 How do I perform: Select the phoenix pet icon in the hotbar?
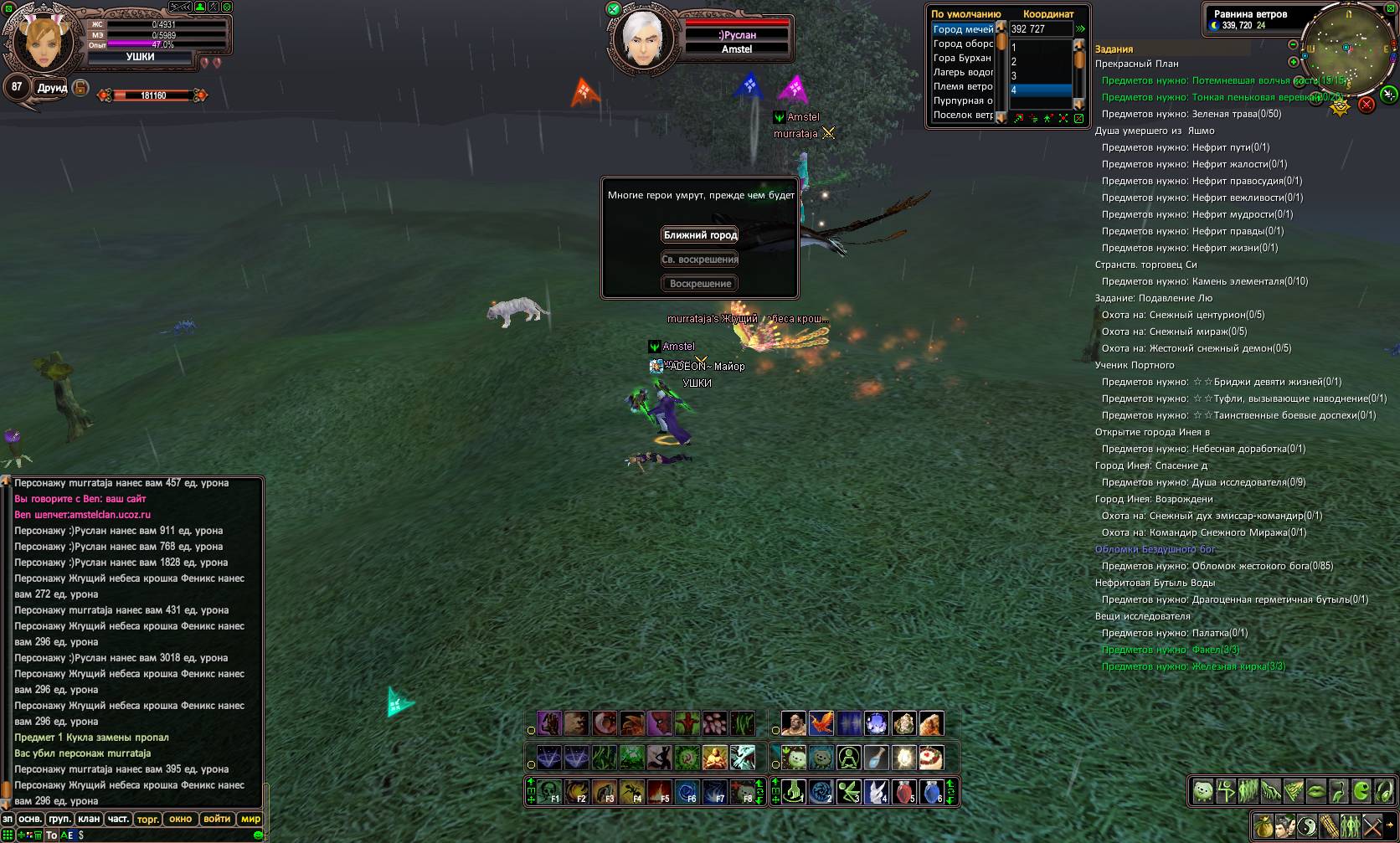point(821,723)
